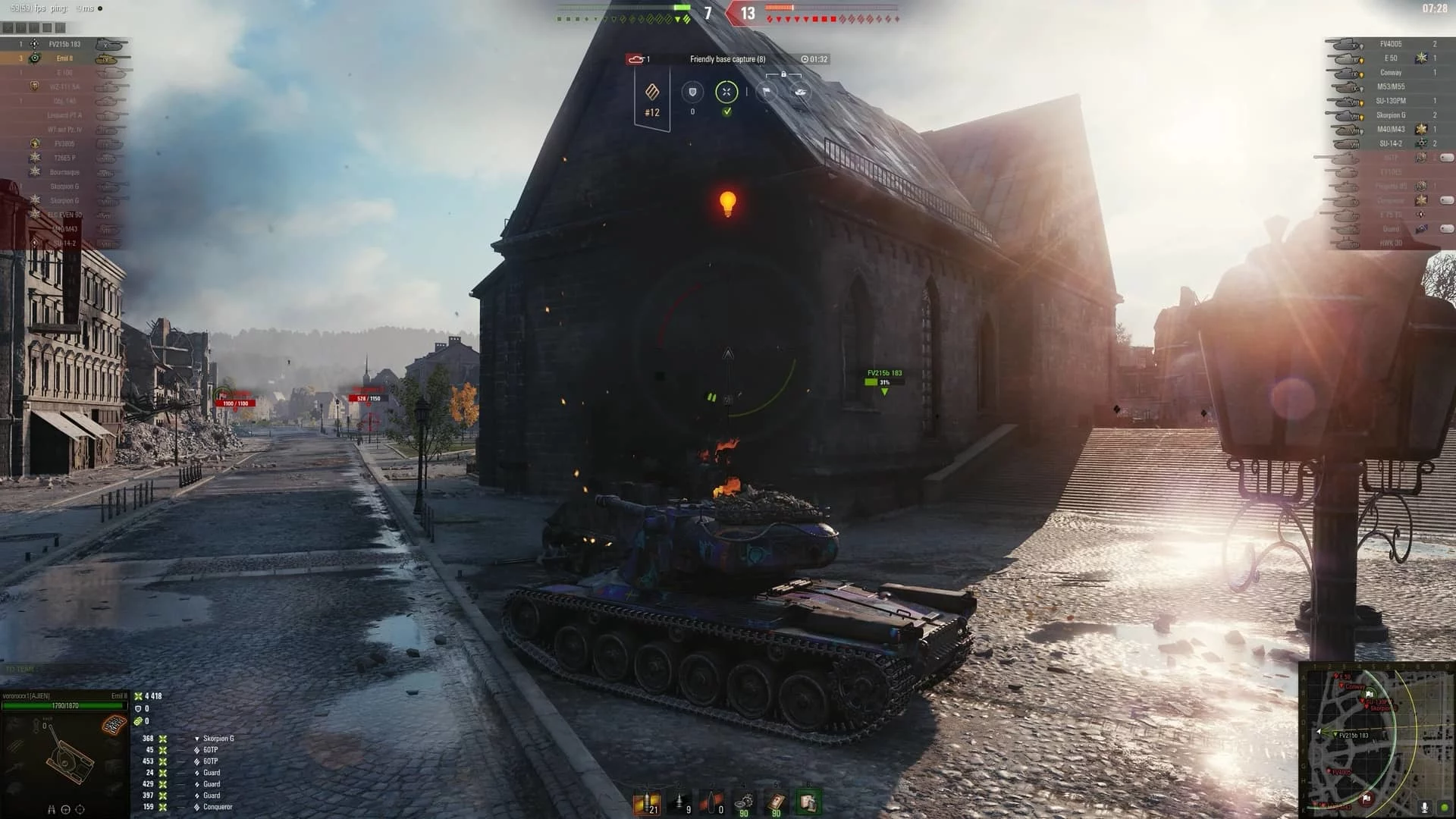Click the rank chevron badge #12
This screenshot has height=819, width=1456.
click(x=652, y=99)
